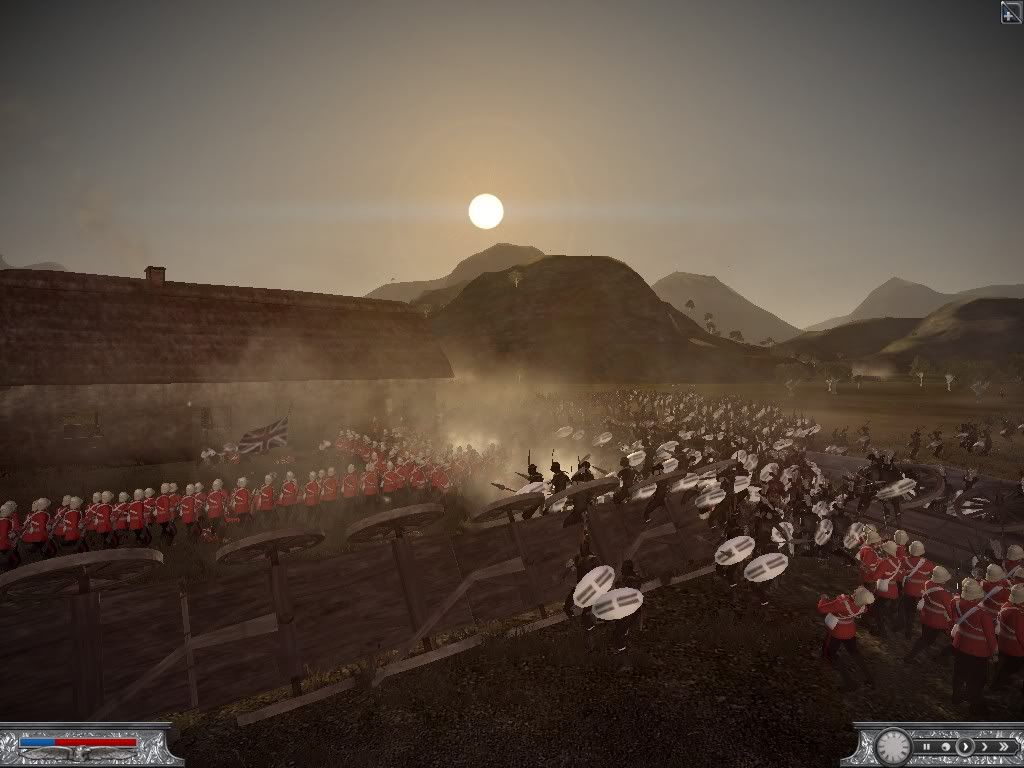Set slow-motion battle speed
The width and height of the screenshot is (1024, 768).
pyautogui.click(x=946, y=746)
